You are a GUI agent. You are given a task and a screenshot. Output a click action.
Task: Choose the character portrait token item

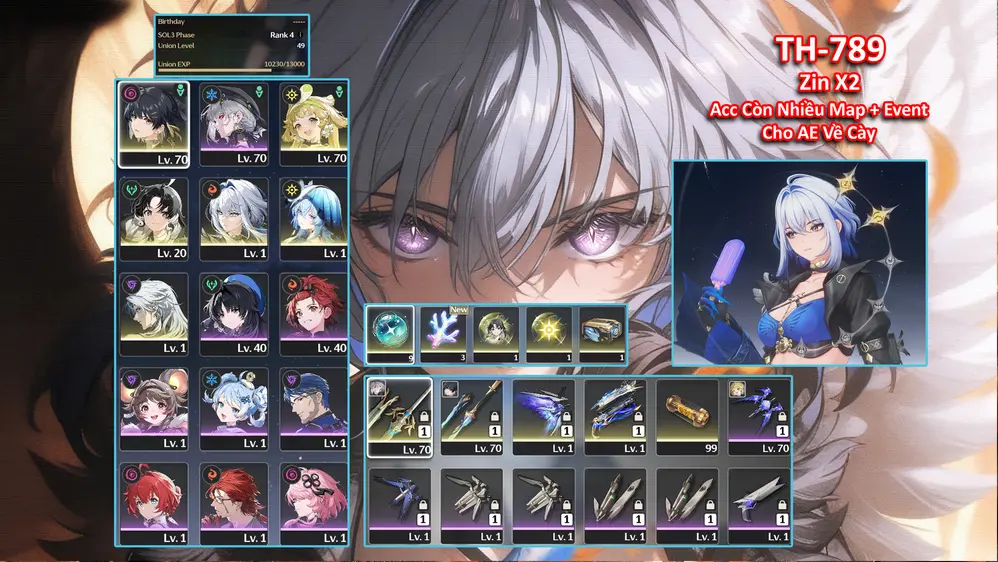pos(497,333)
